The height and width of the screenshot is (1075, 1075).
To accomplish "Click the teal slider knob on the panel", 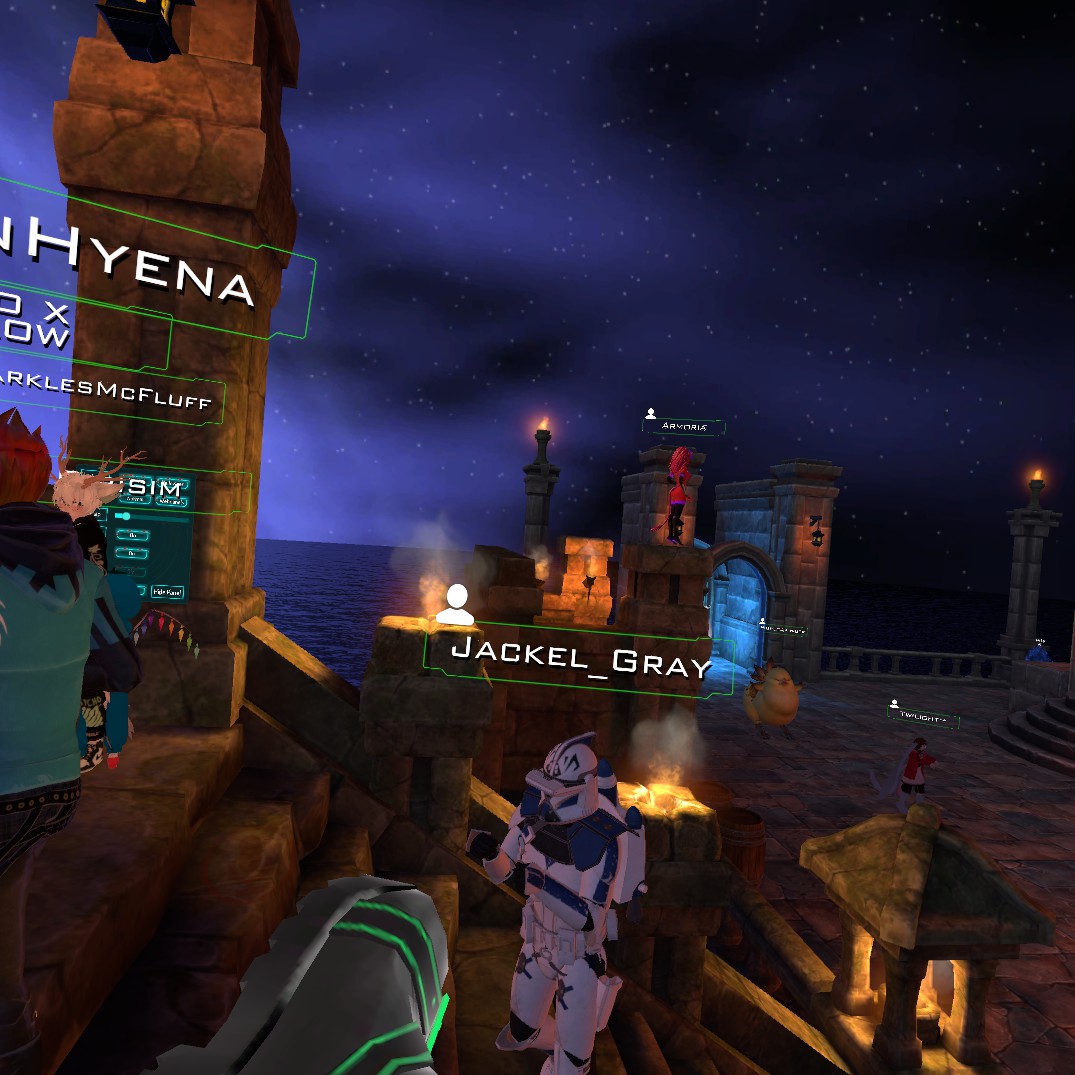I will click(125, 516).
